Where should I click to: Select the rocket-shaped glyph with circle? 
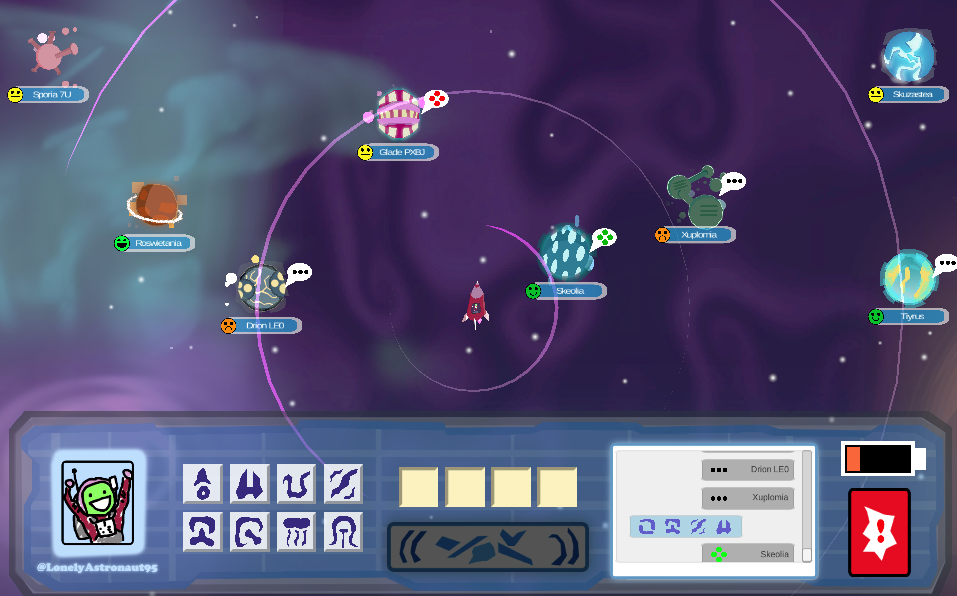(202, 484)
